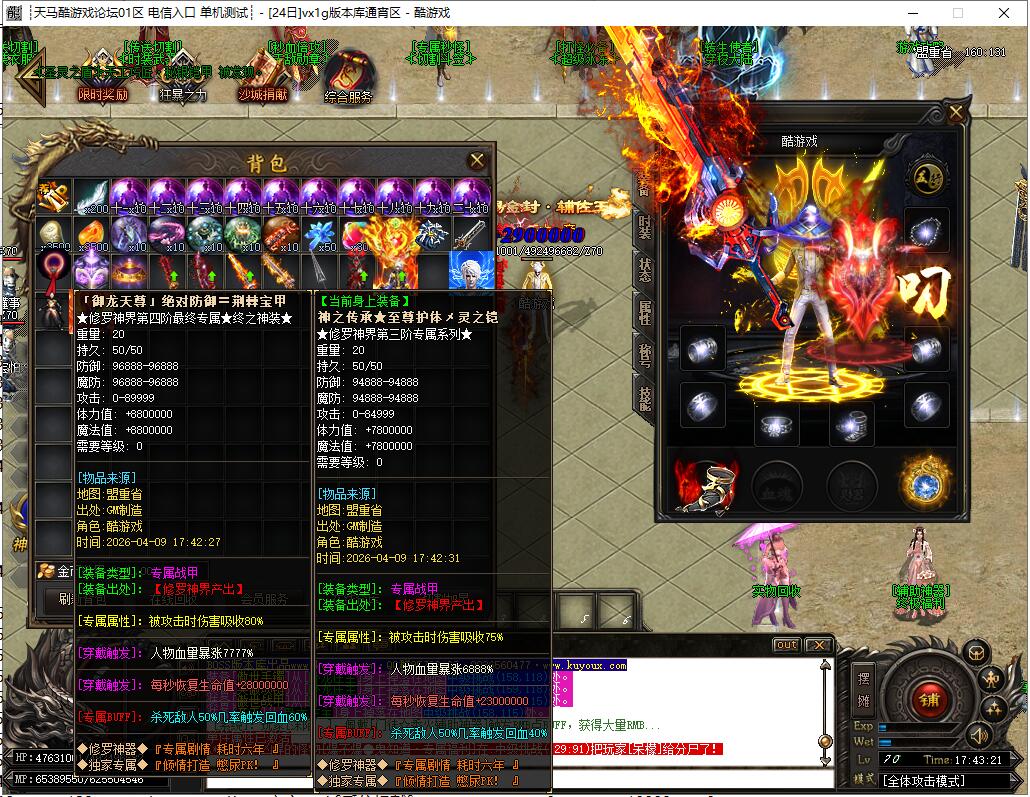This screenshot has width=1030, height=797.
Task: Click the 五行 five elements badge
Action: pos(926,177)
